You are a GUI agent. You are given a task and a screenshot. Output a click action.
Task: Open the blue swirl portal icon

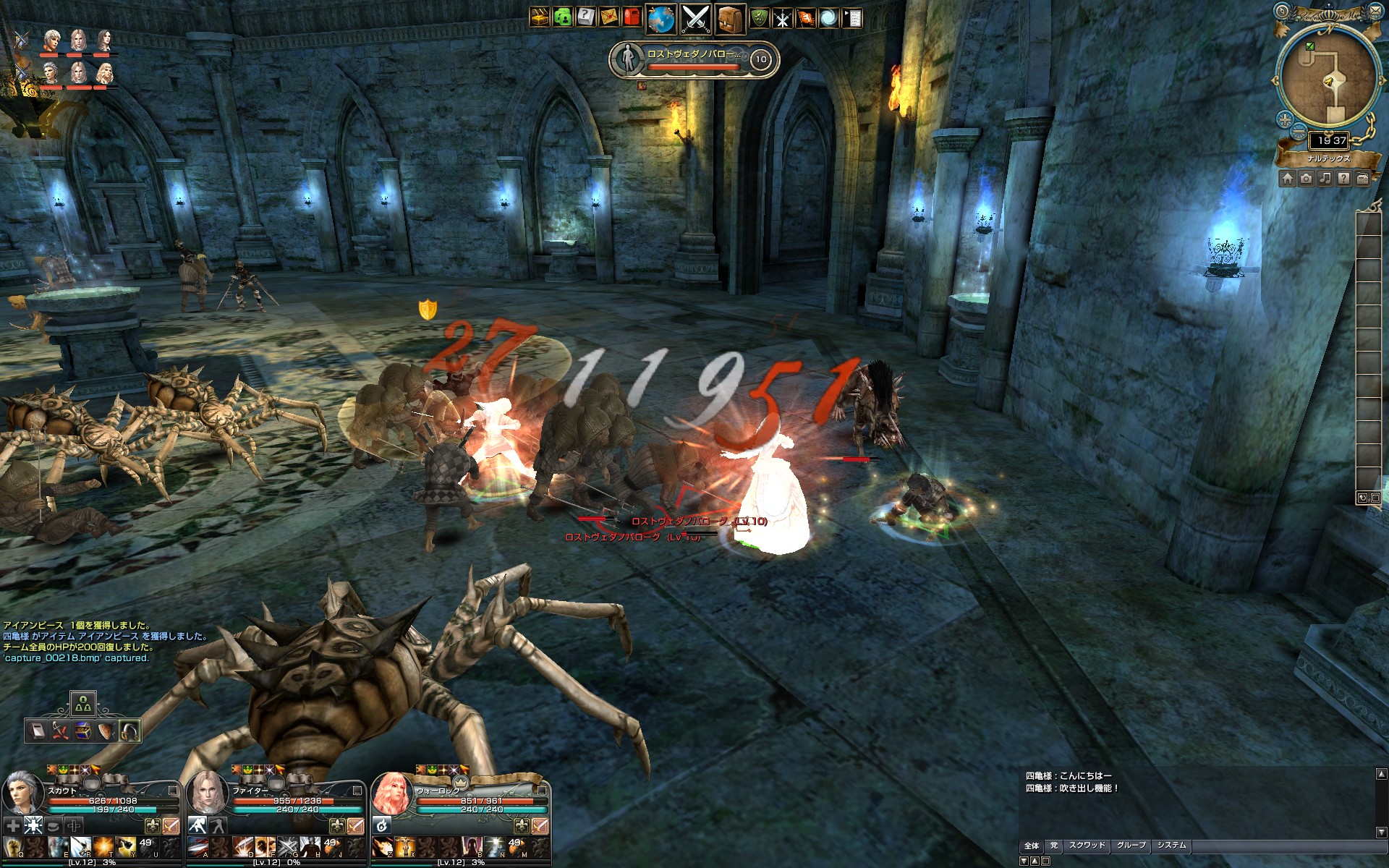(x=828, y=18)
